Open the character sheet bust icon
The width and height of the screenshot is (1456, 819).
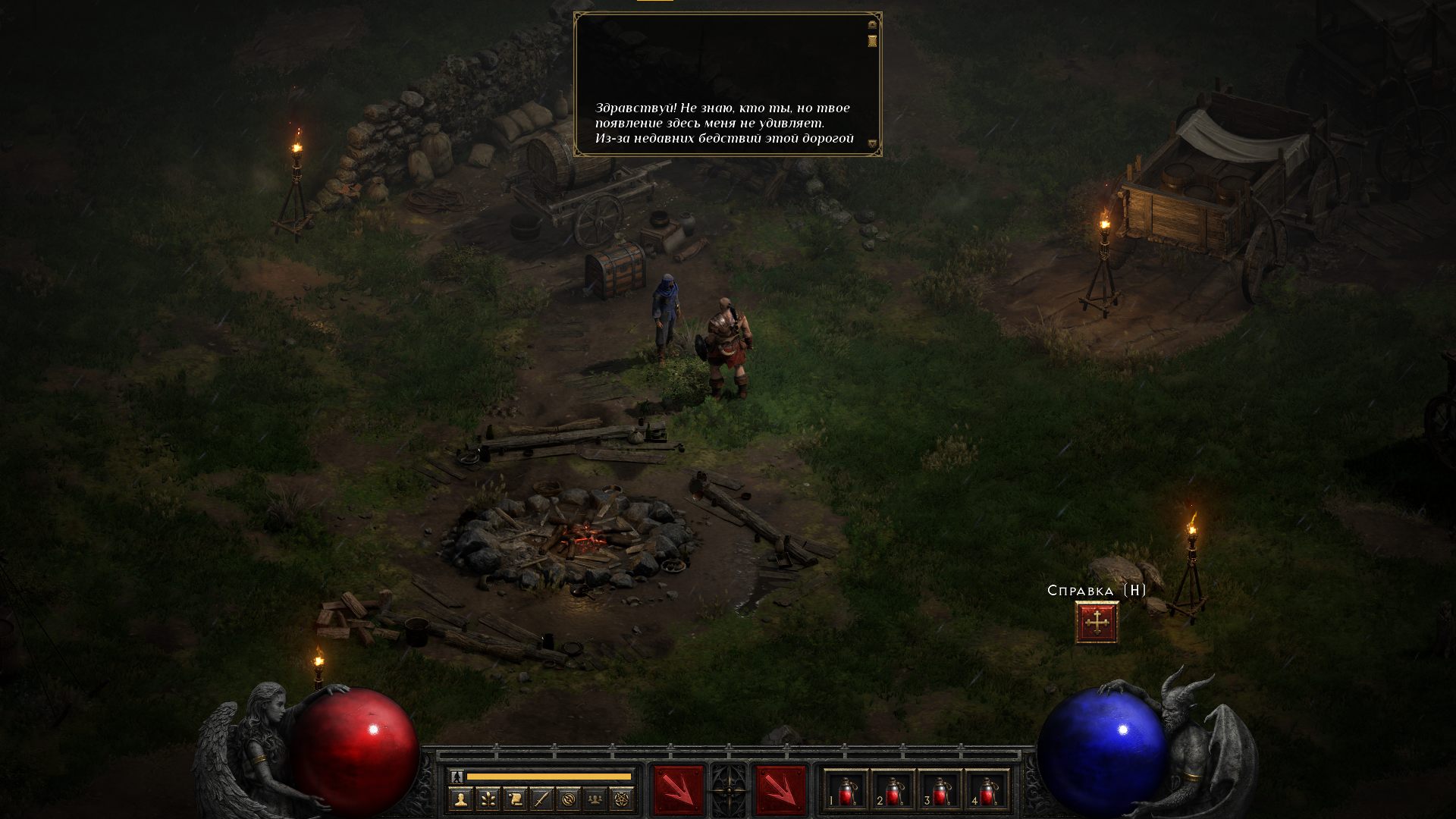[460, 799]
